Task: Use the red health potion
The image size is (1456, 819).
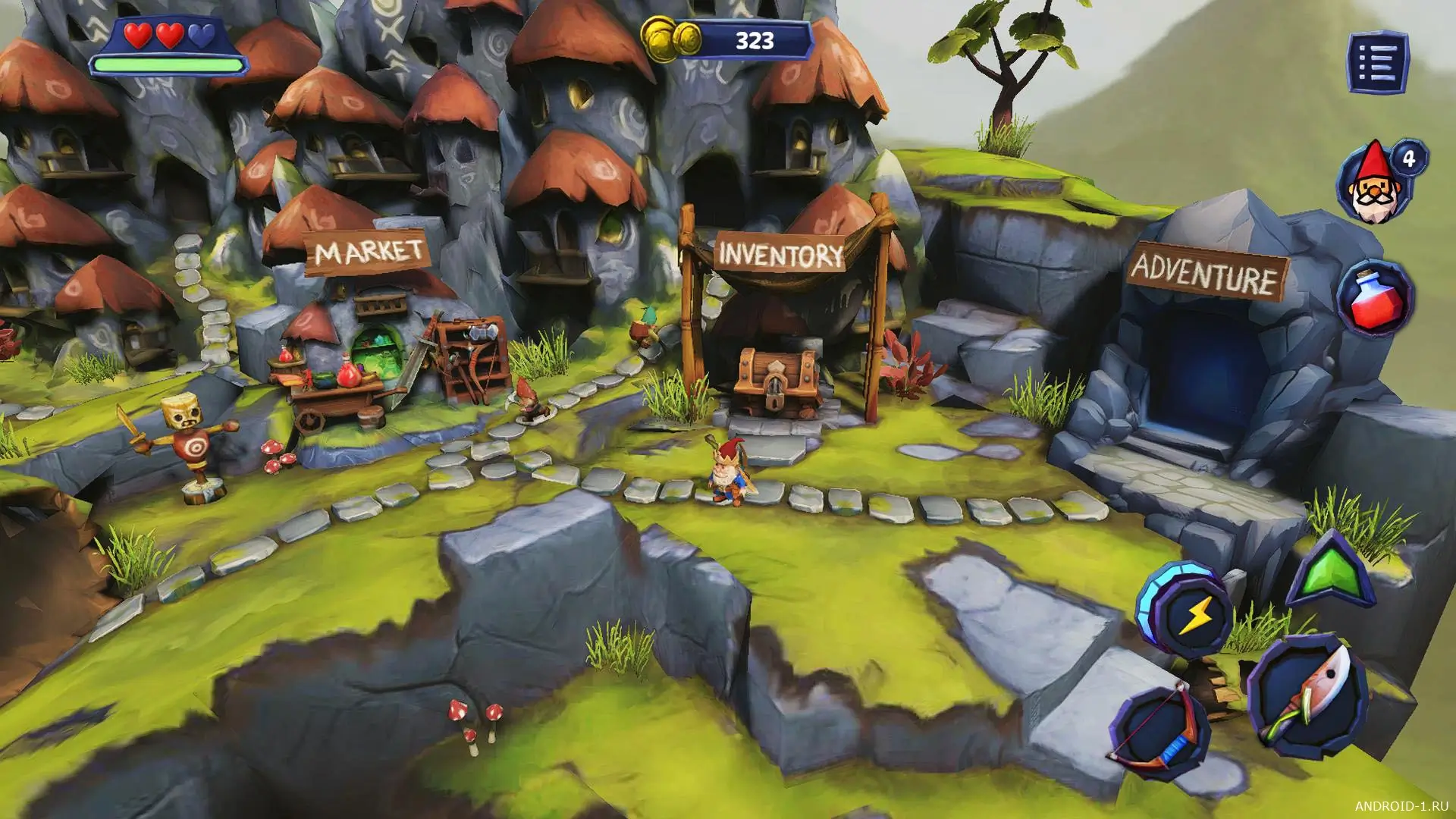Action: (1374, 297)
